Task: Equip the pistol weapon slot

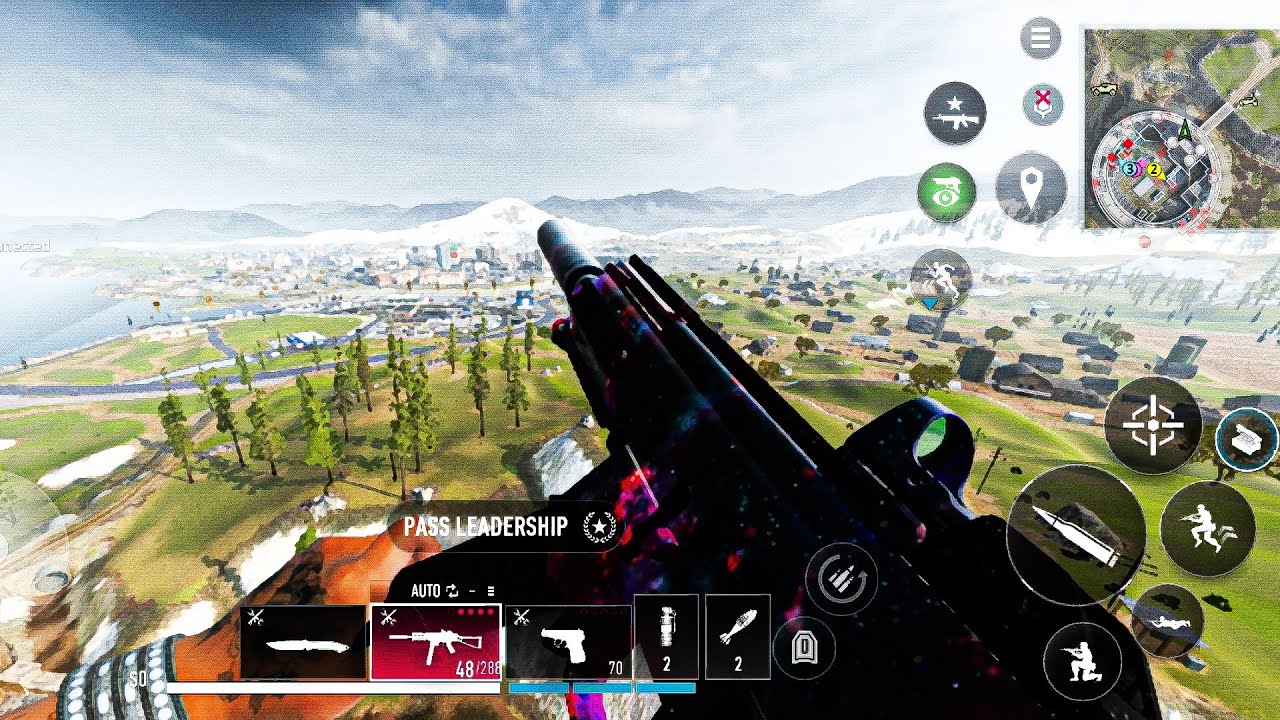Action: (568, 642)
